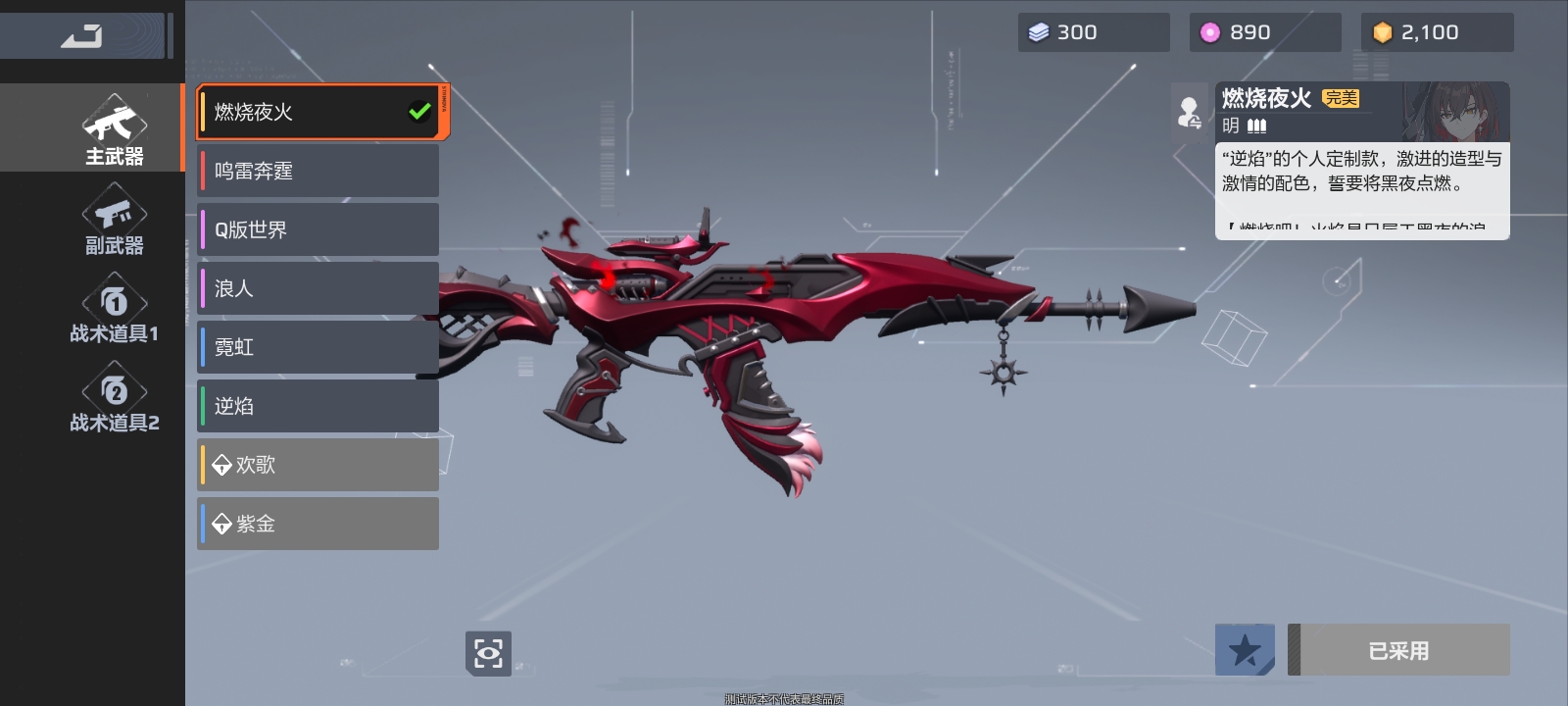The height and width of the screenshot is (706, 1568).
Task: Open the 300 layered-card currency counter
Action: (1093, 32)
